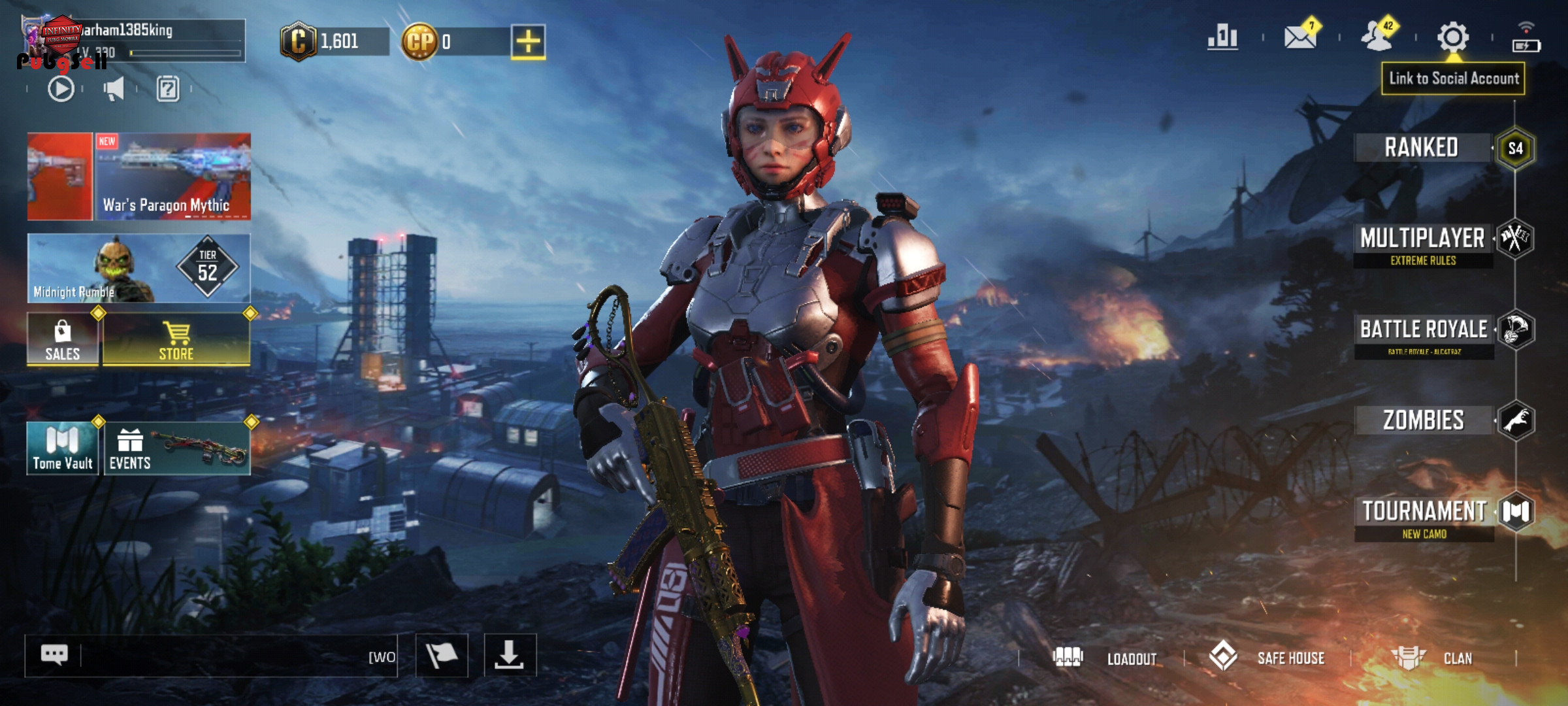Enter the Zombies mode
1568x706 pixels.
1424,420
